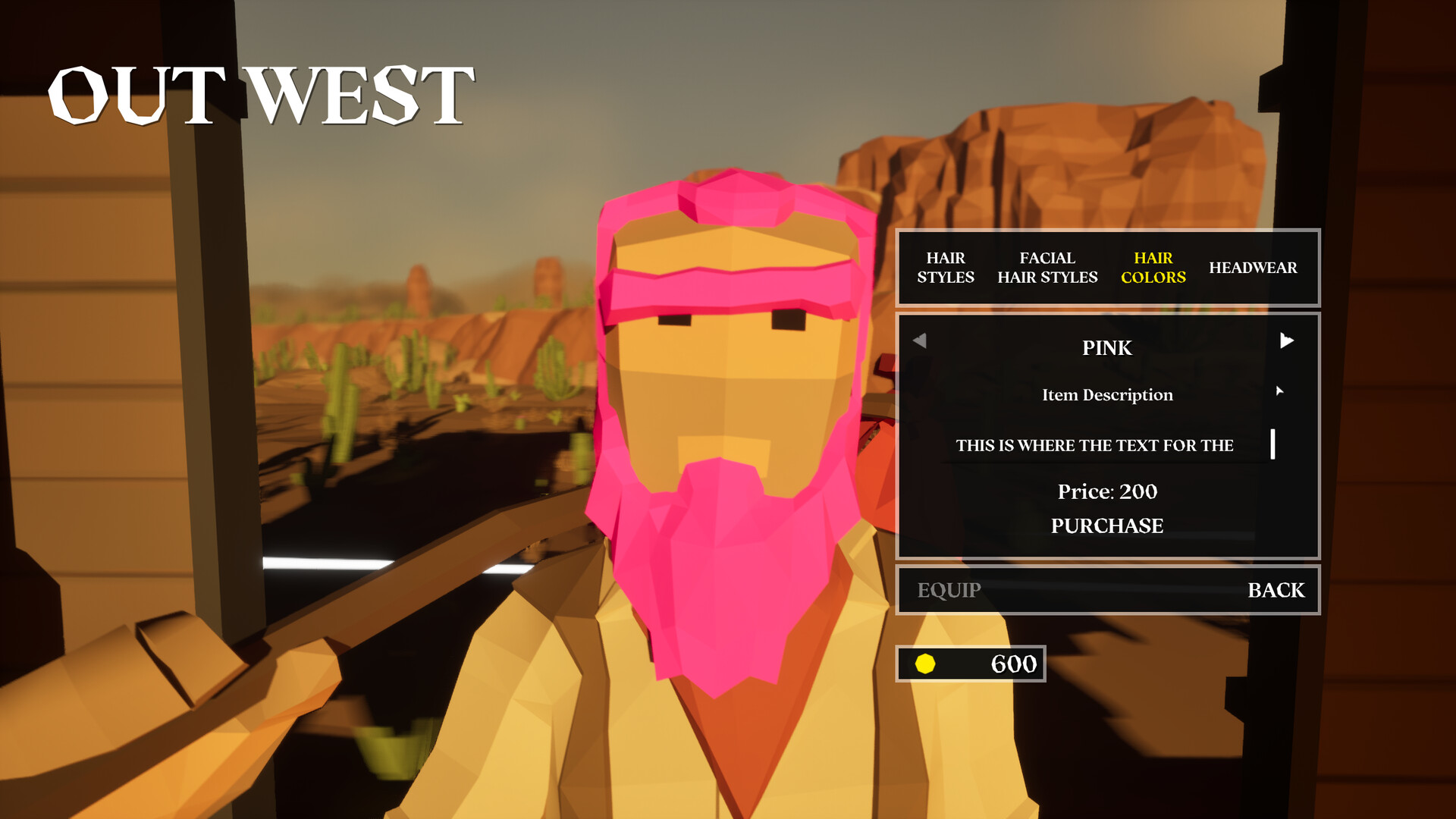Click the description scrollbar handle
The width and height of the screenshot is (1456, 819).
(1273, 445)
